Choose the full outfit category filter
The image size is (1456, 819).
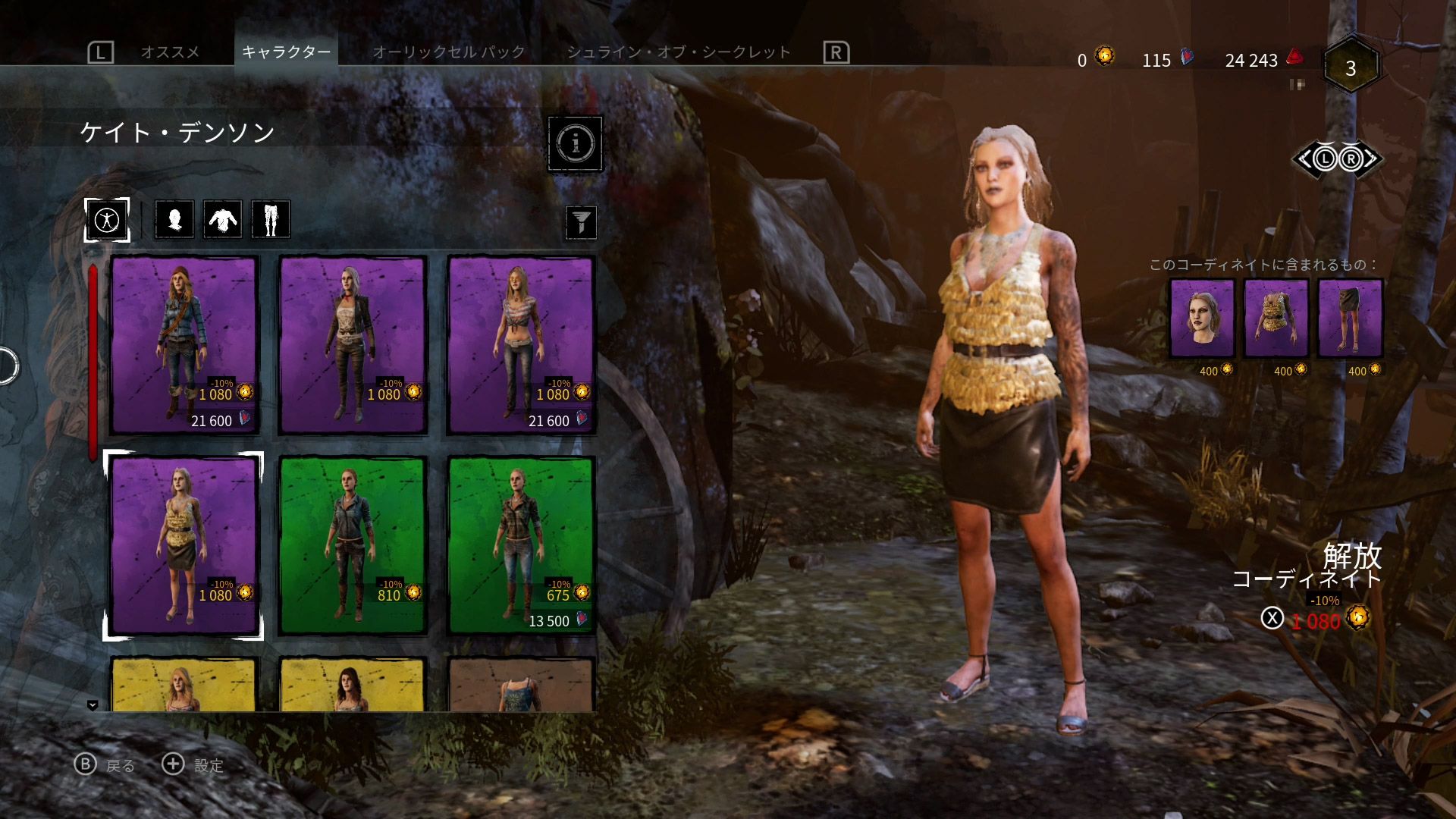107,220
